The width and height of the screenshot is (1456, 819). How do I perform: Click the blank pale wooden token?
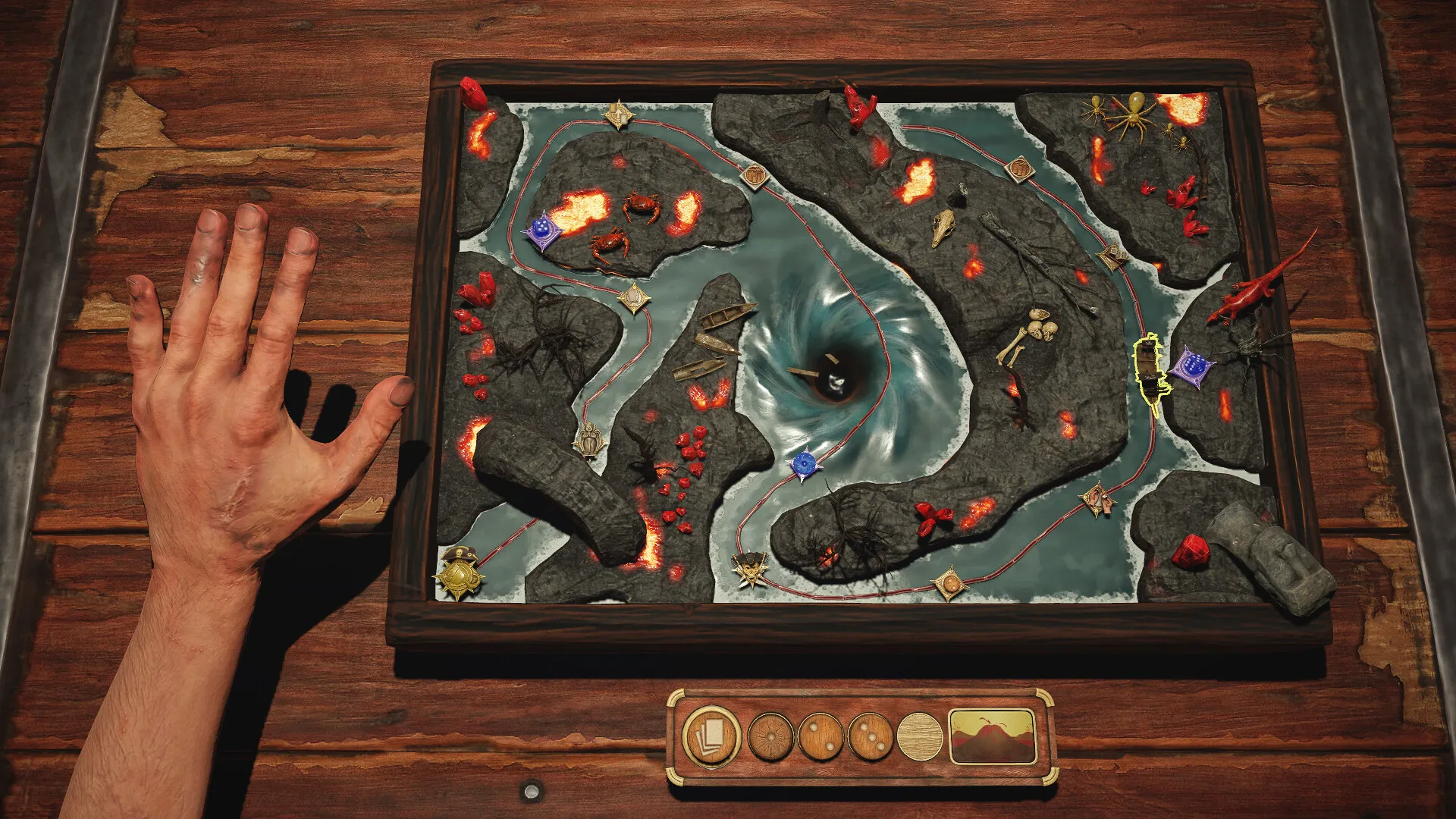pyautogui.click(x=920, y=736)
